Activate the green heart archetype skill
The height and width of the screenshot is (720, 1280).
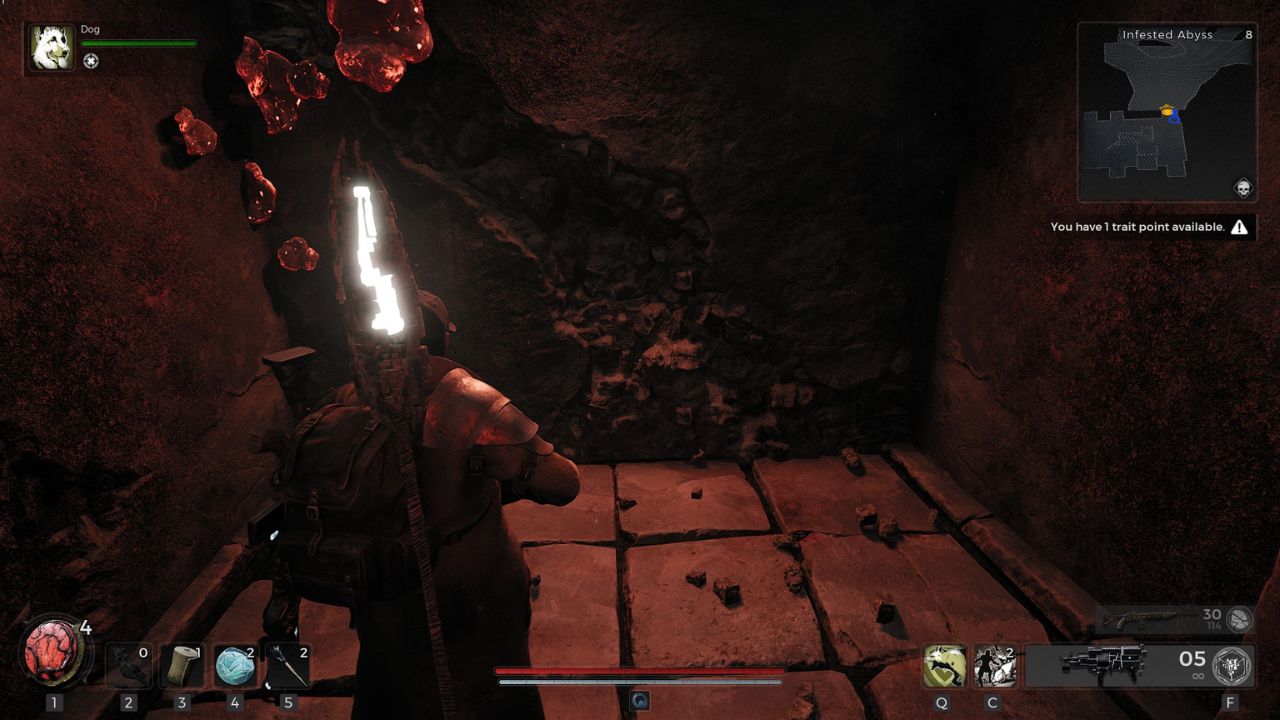pyautogui.click(x=944, y=667)
